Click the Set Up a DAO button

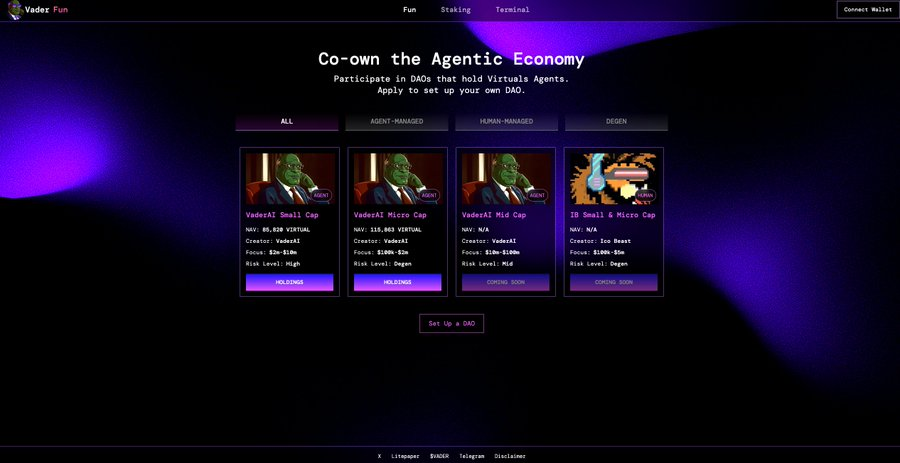point(451,323)
